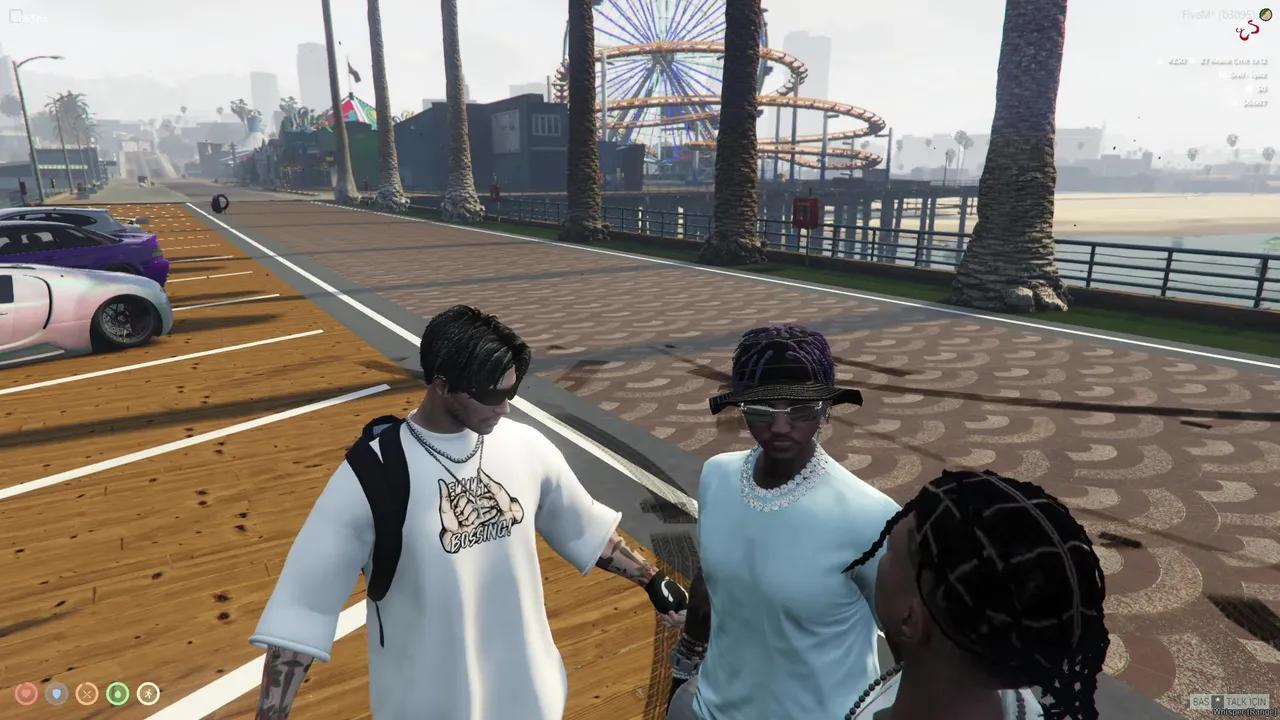
Task: Click the red health heart status icon
Action: click(x=26, y=693)
